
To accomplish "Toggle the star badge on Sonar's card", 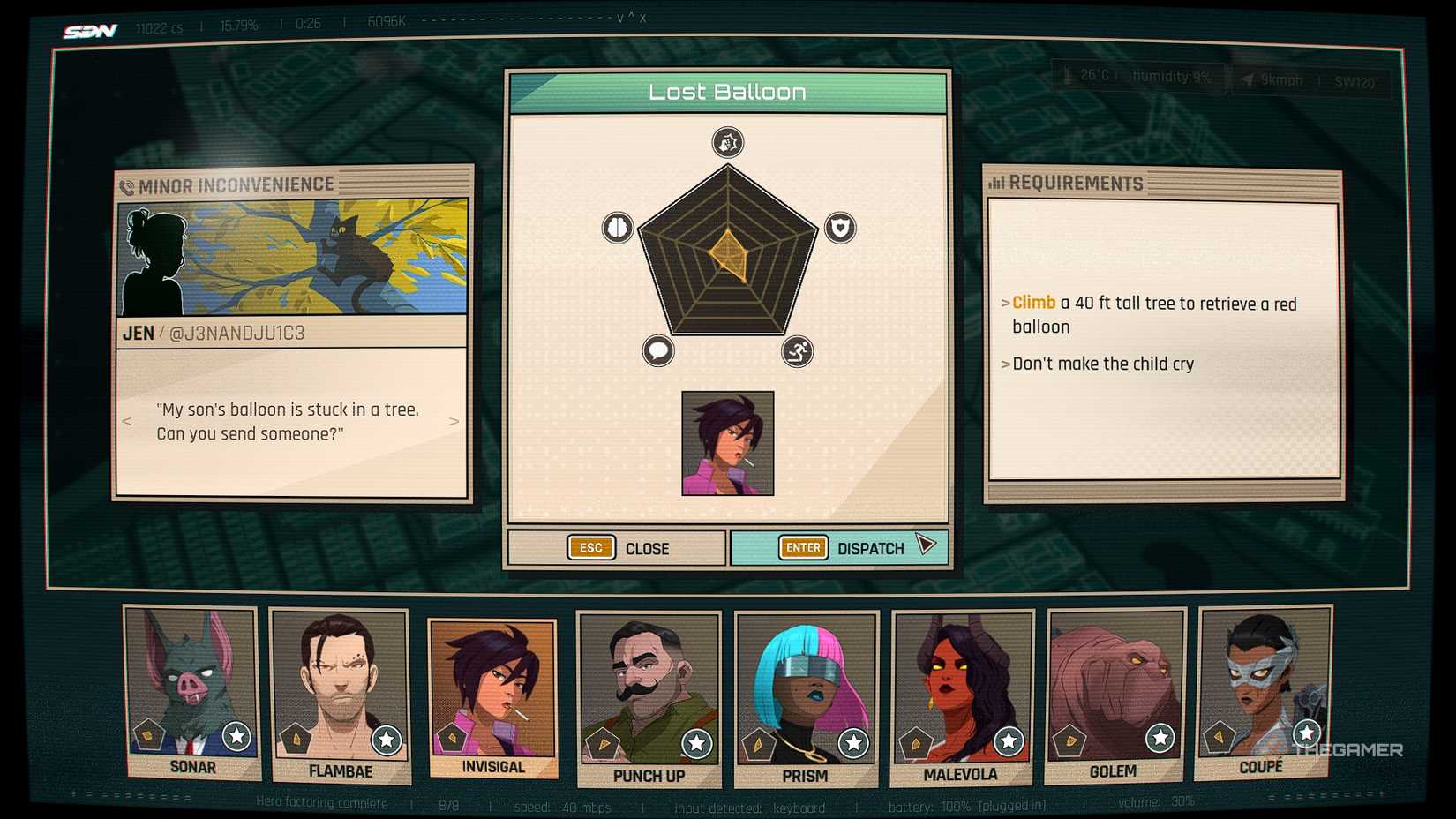I will (x=236, y=737).
